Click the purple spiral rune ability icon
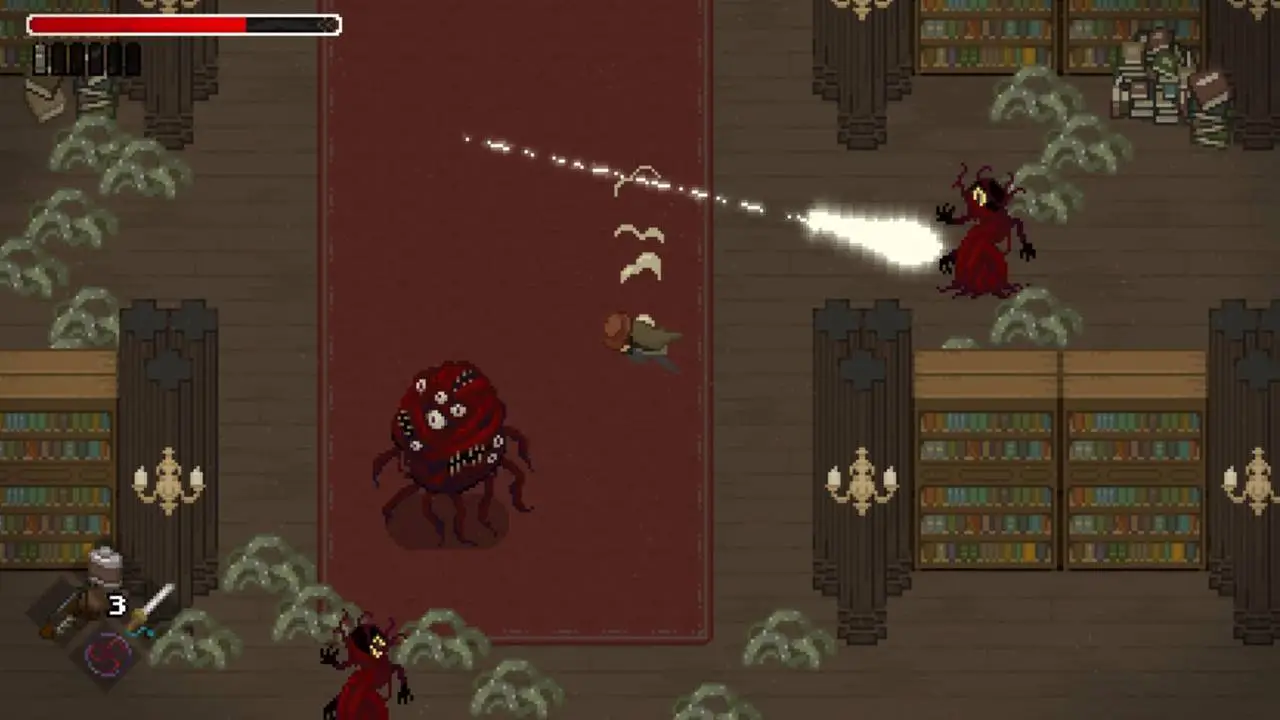 click(x=106, y=655)
